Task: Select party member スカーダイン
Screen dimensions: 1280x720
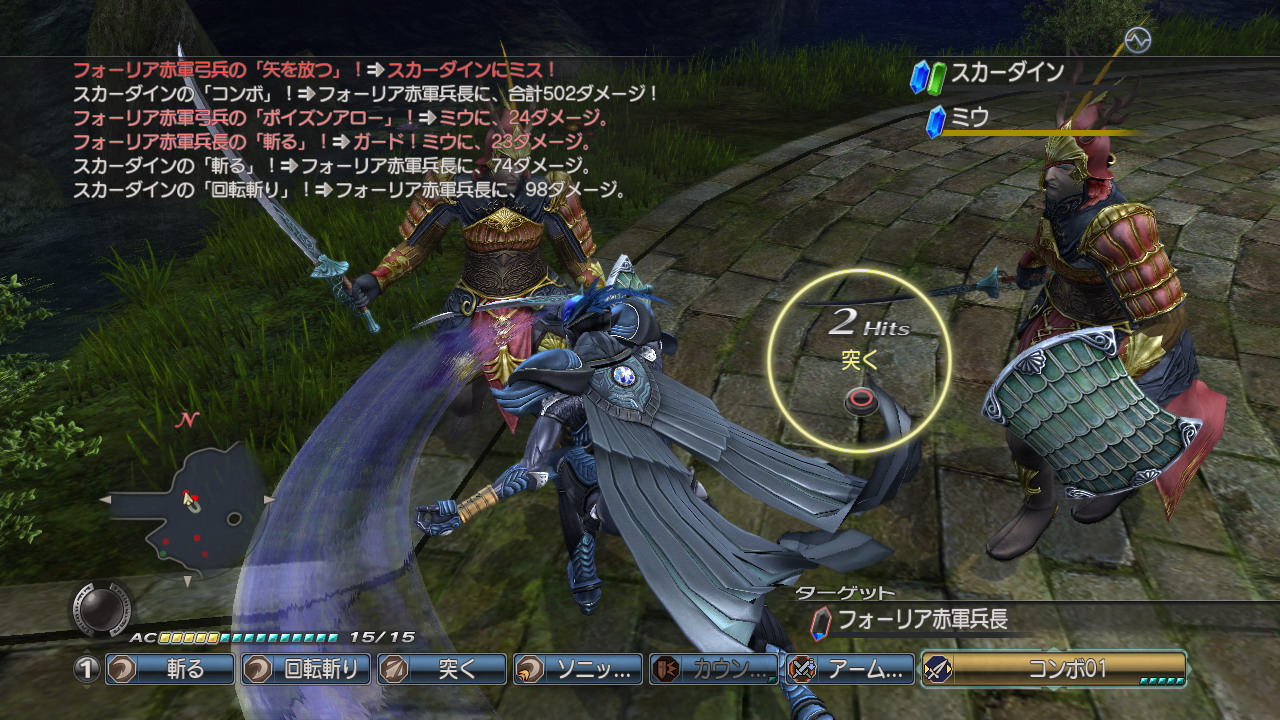Action: pyautogui.click(x=1006, y=73)
